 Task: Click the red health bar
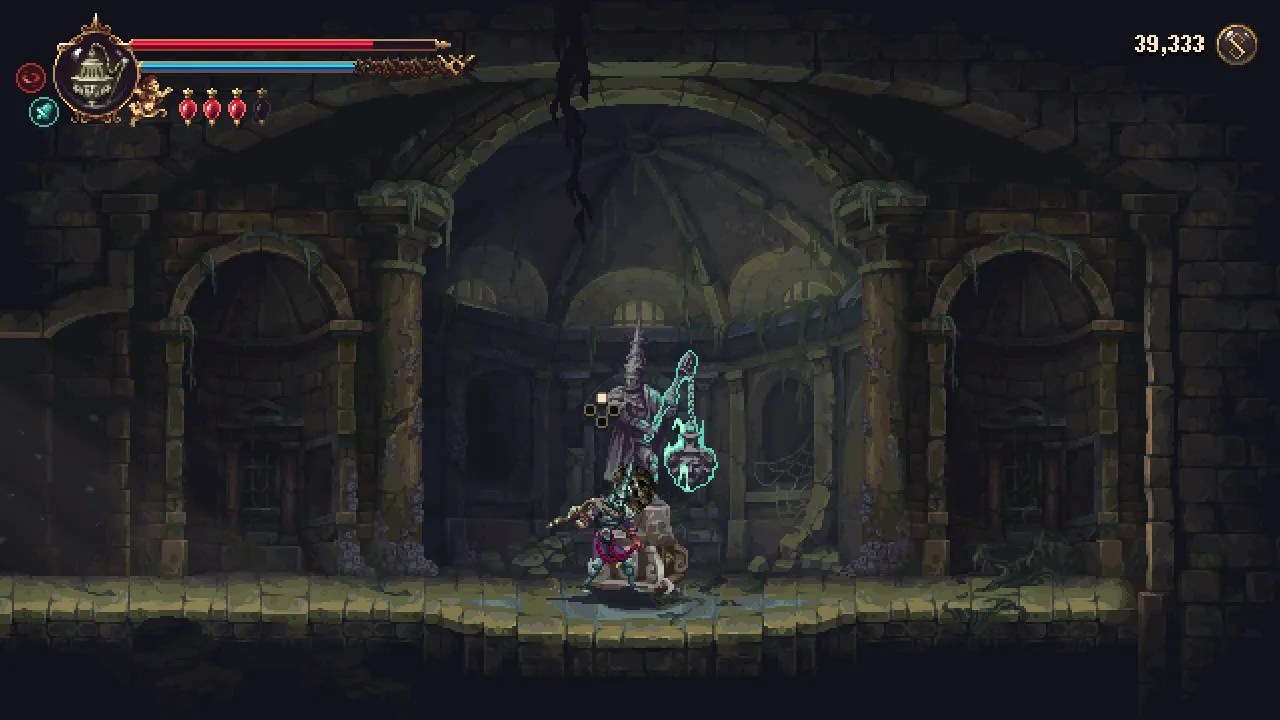(250, 42)
